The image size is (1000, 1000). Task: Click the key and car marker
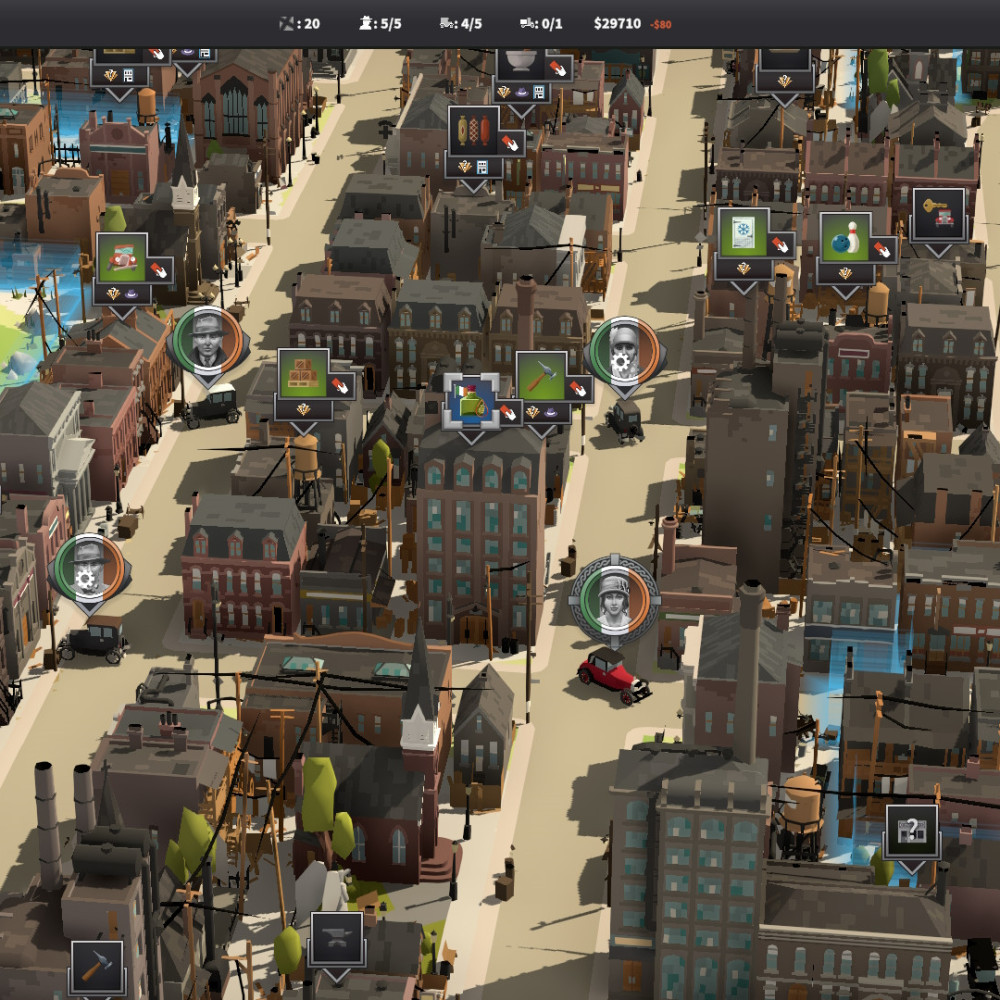tap(938, 214)
